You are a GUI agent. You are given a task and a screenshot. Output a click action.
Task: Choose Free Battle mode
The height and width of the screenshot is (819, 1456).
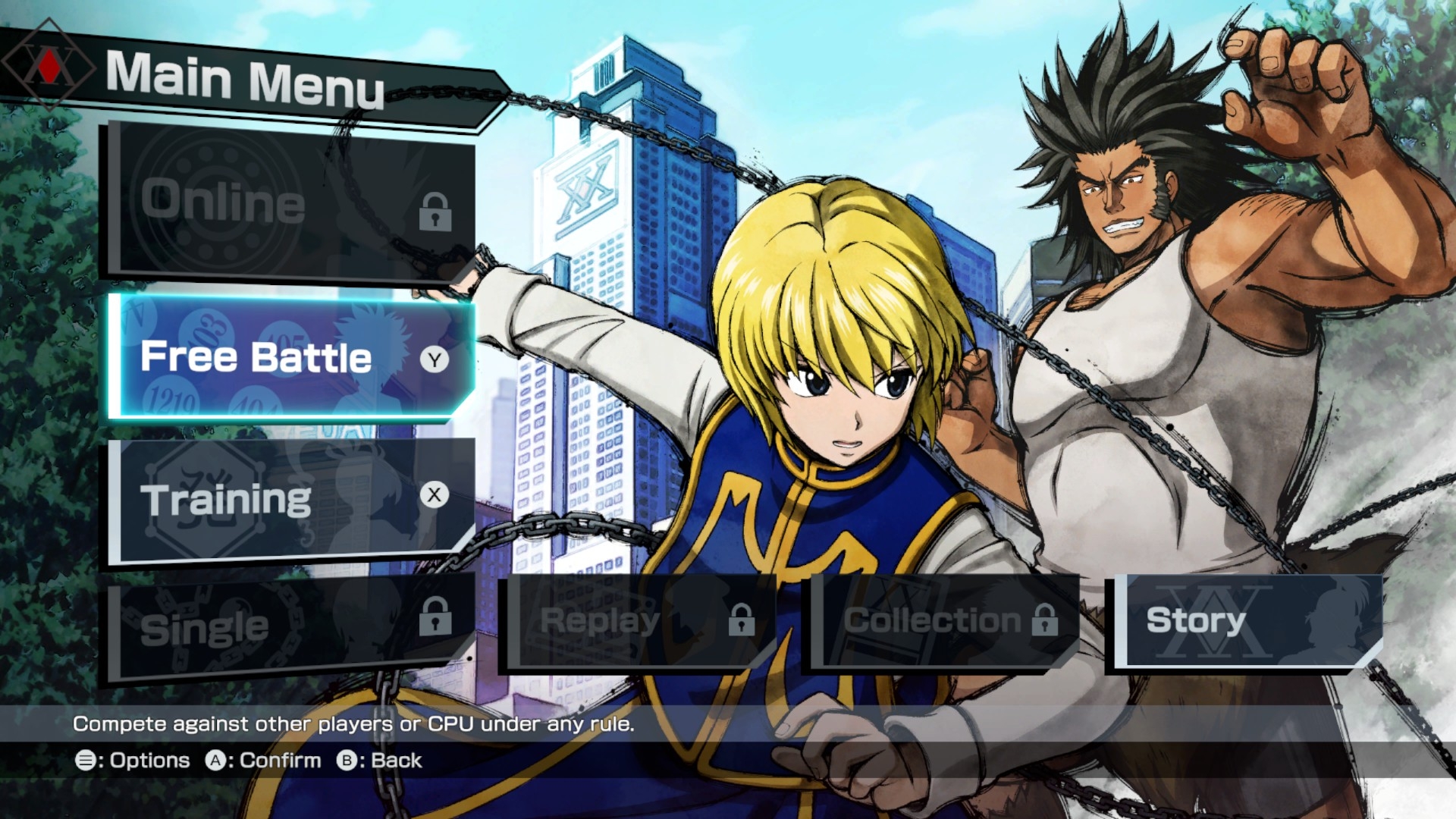click(292, 357)
